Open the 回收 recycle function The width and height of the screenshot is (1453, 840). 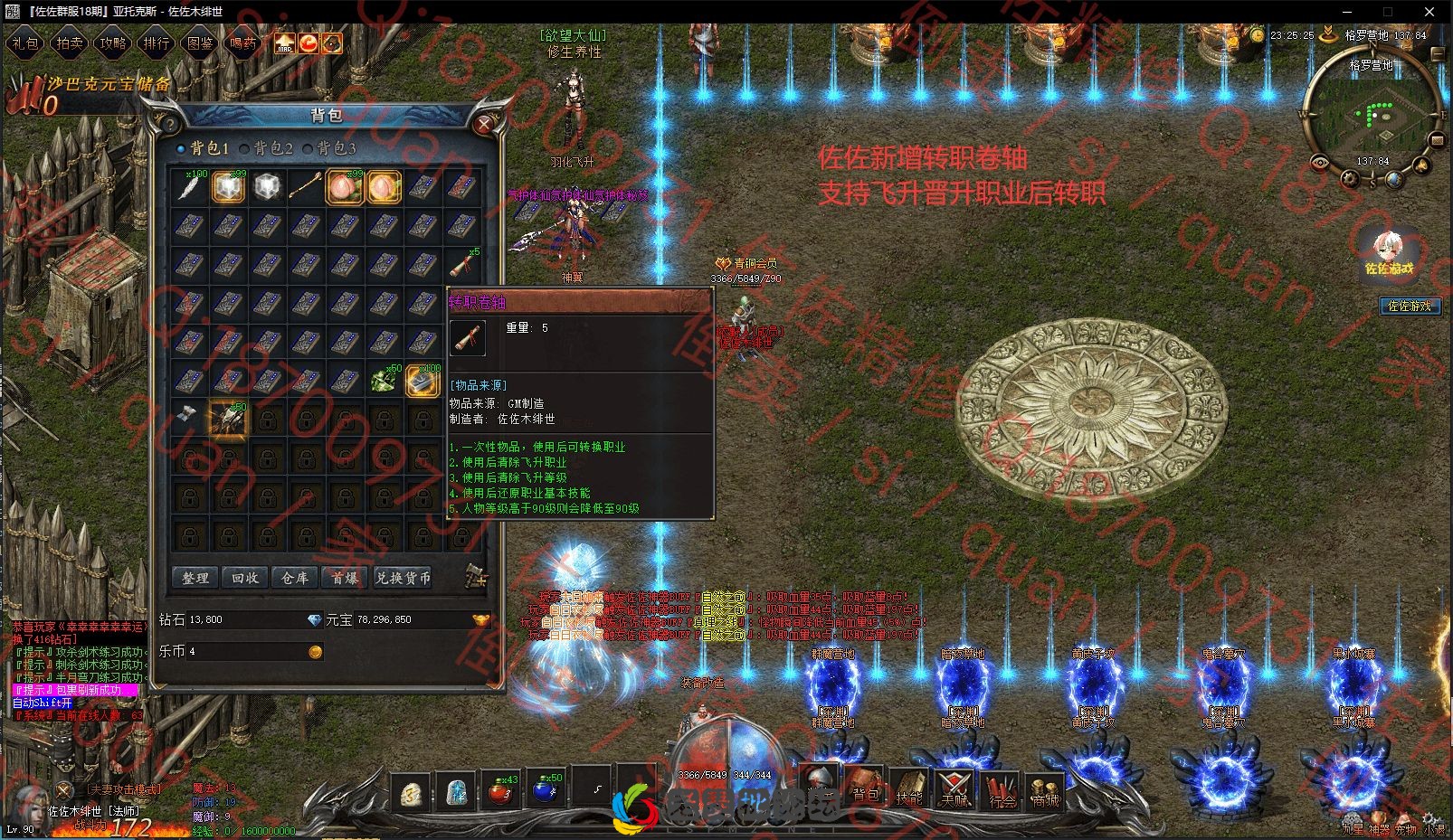point(244,578)
